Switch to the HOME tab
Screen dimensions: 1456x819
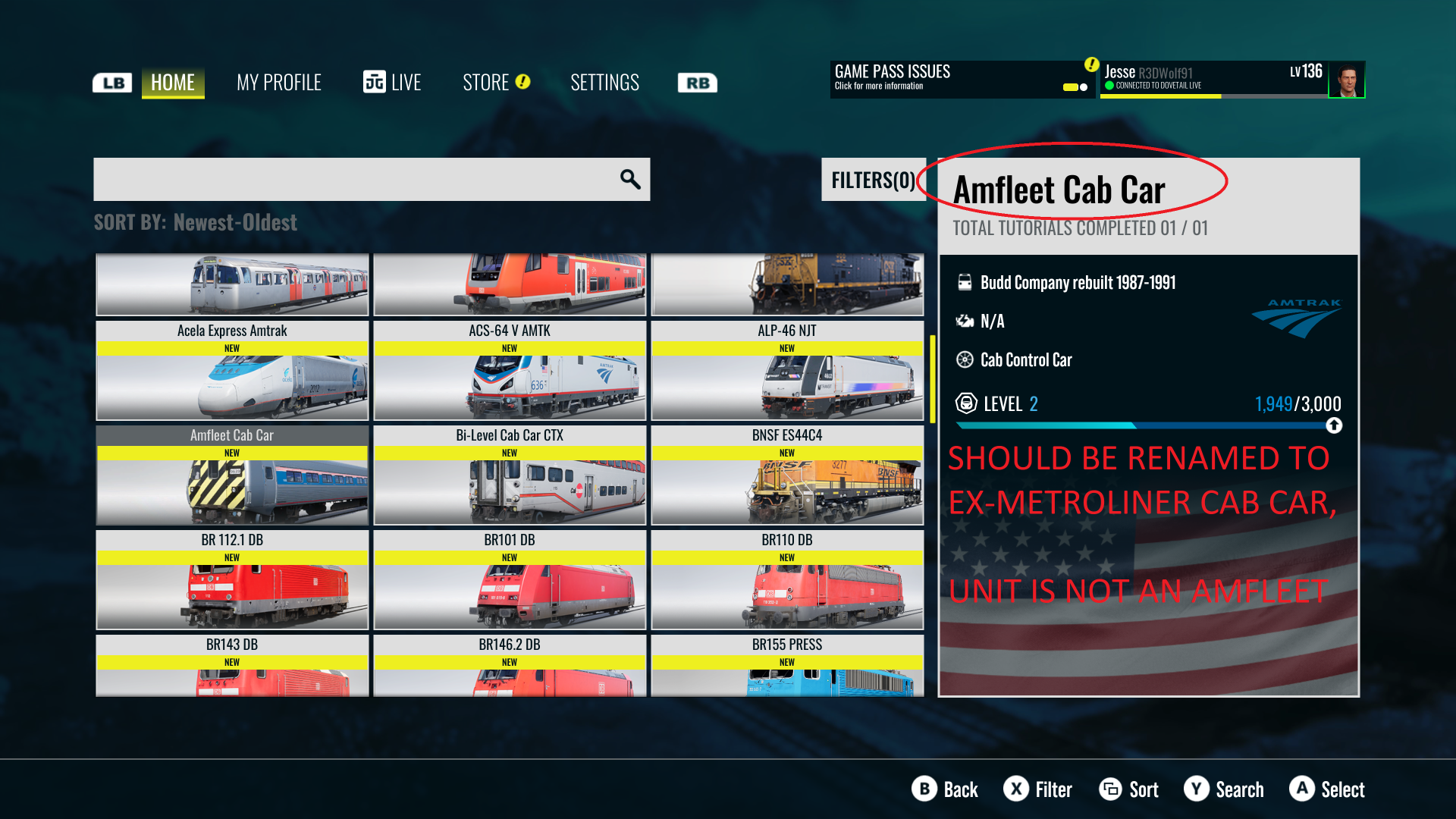pyautogui.click(x=173, y=82)
